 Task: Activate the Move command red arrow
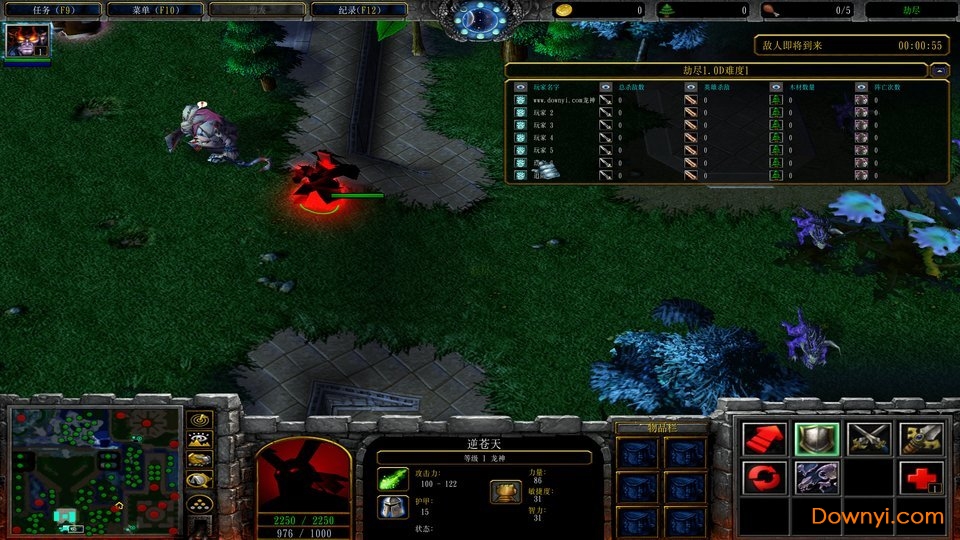763,437
